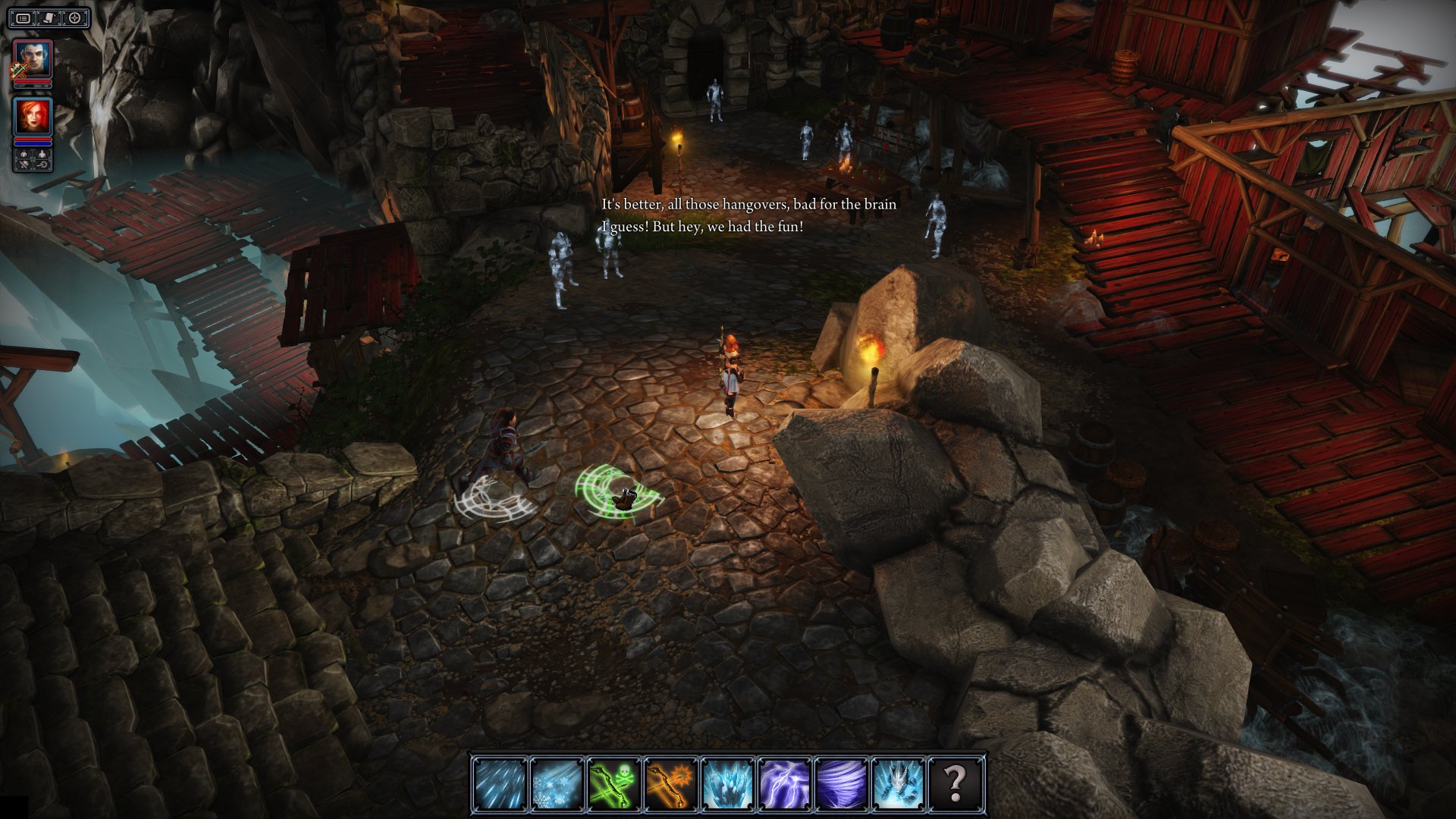This screenshot has height=819, width=1456.
Task: Select the dark-haired male character portrait
Action: tap(33, 59)
